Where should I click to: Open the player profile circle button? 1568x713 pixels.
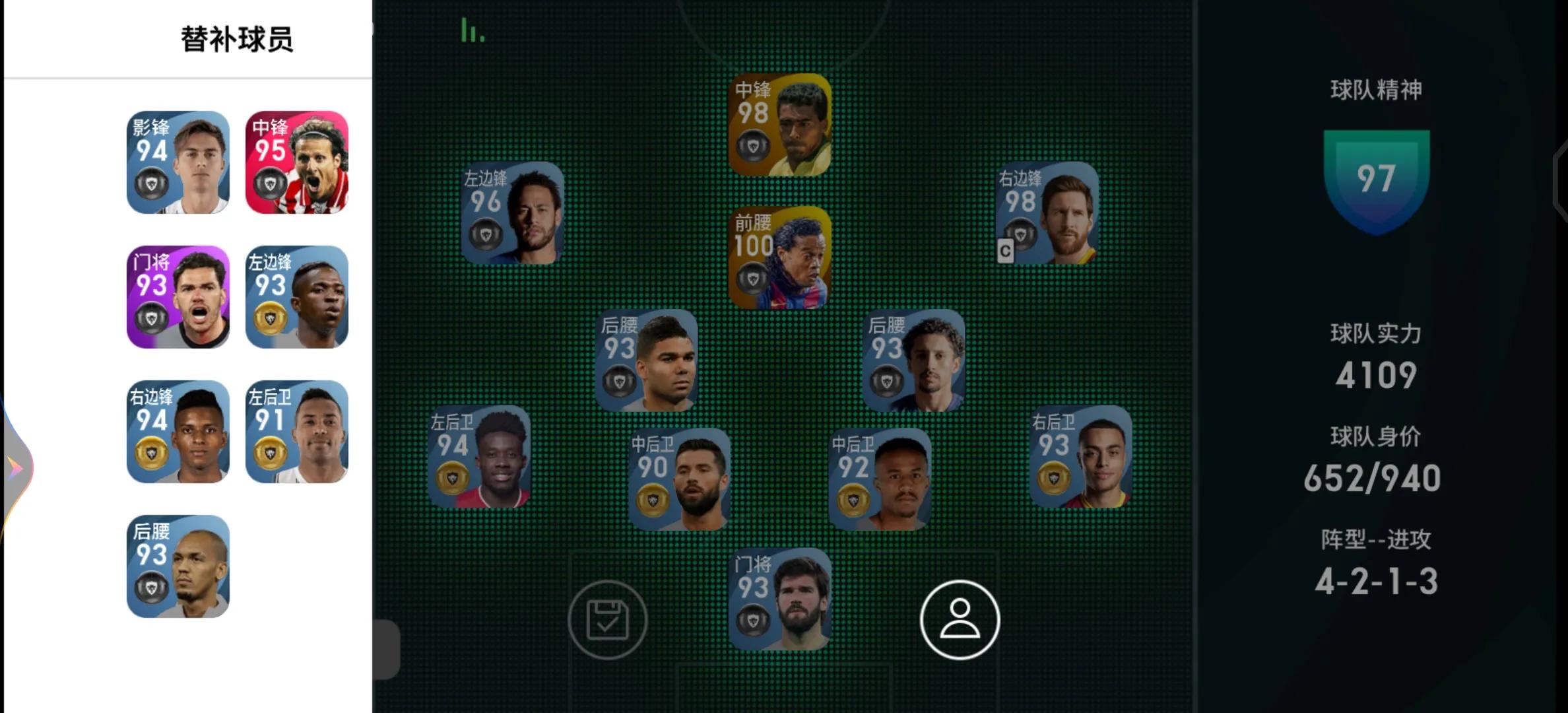(x=960, y=619)
